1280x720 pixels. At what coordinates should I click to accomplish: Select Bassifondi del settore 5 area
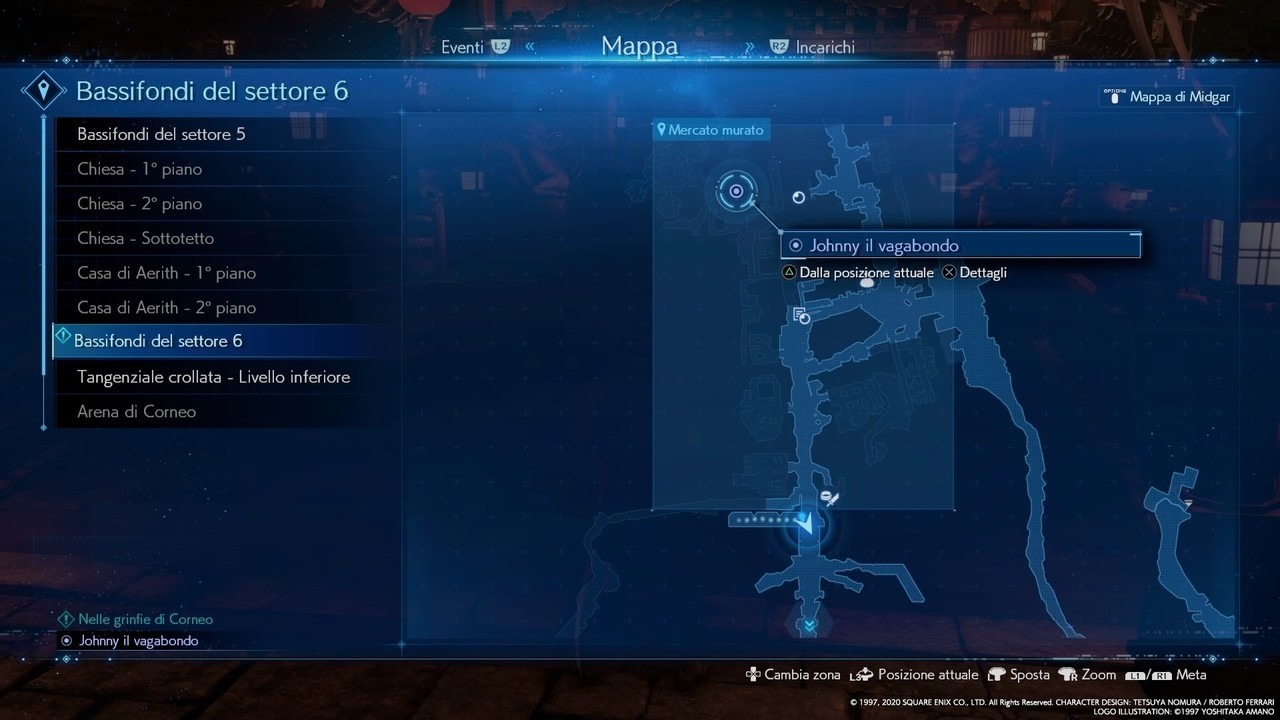pyautogui.click(x=161, y=134)
